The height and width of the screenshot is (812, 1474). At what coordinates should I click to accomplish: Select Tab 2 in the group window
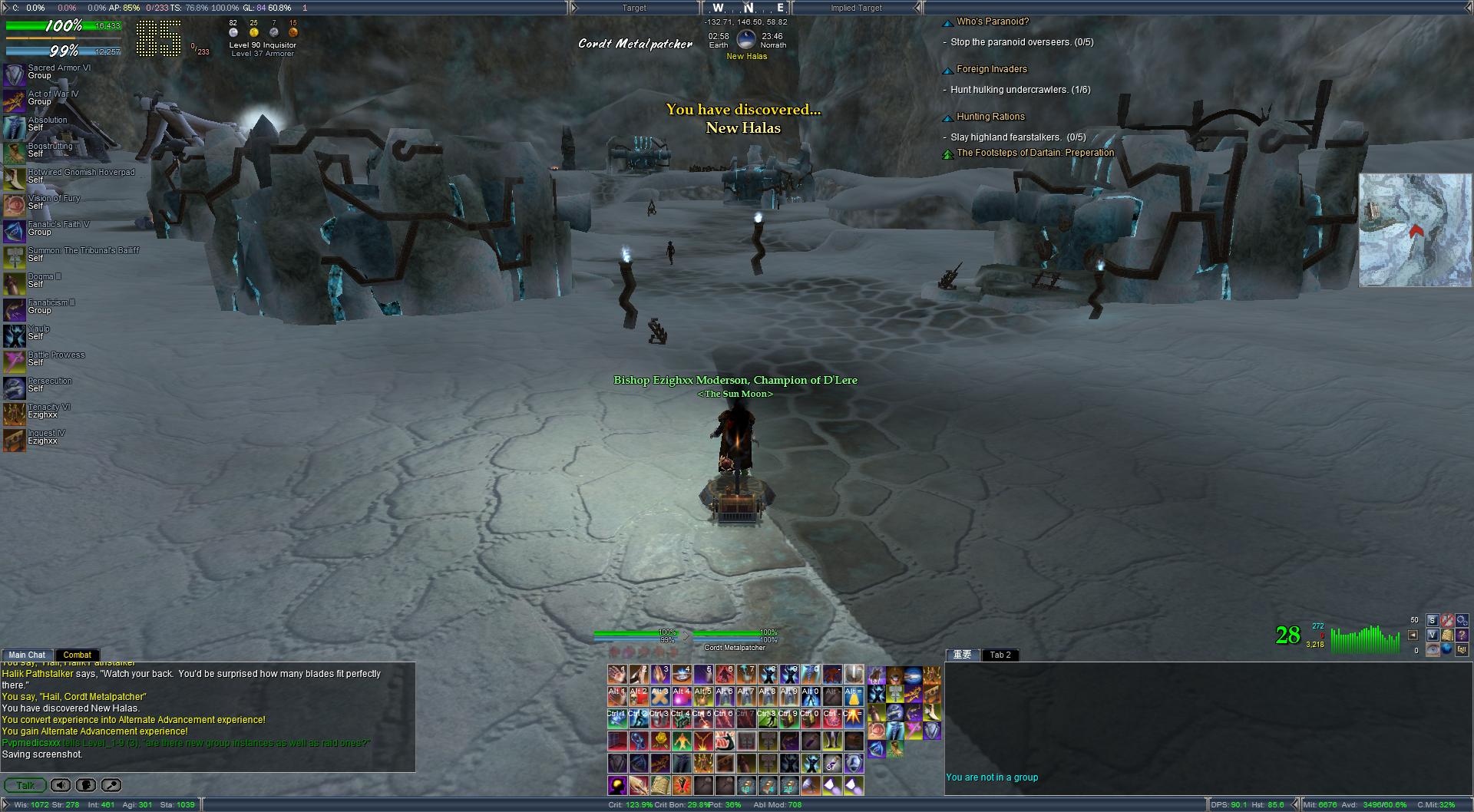pos(1000,655)
